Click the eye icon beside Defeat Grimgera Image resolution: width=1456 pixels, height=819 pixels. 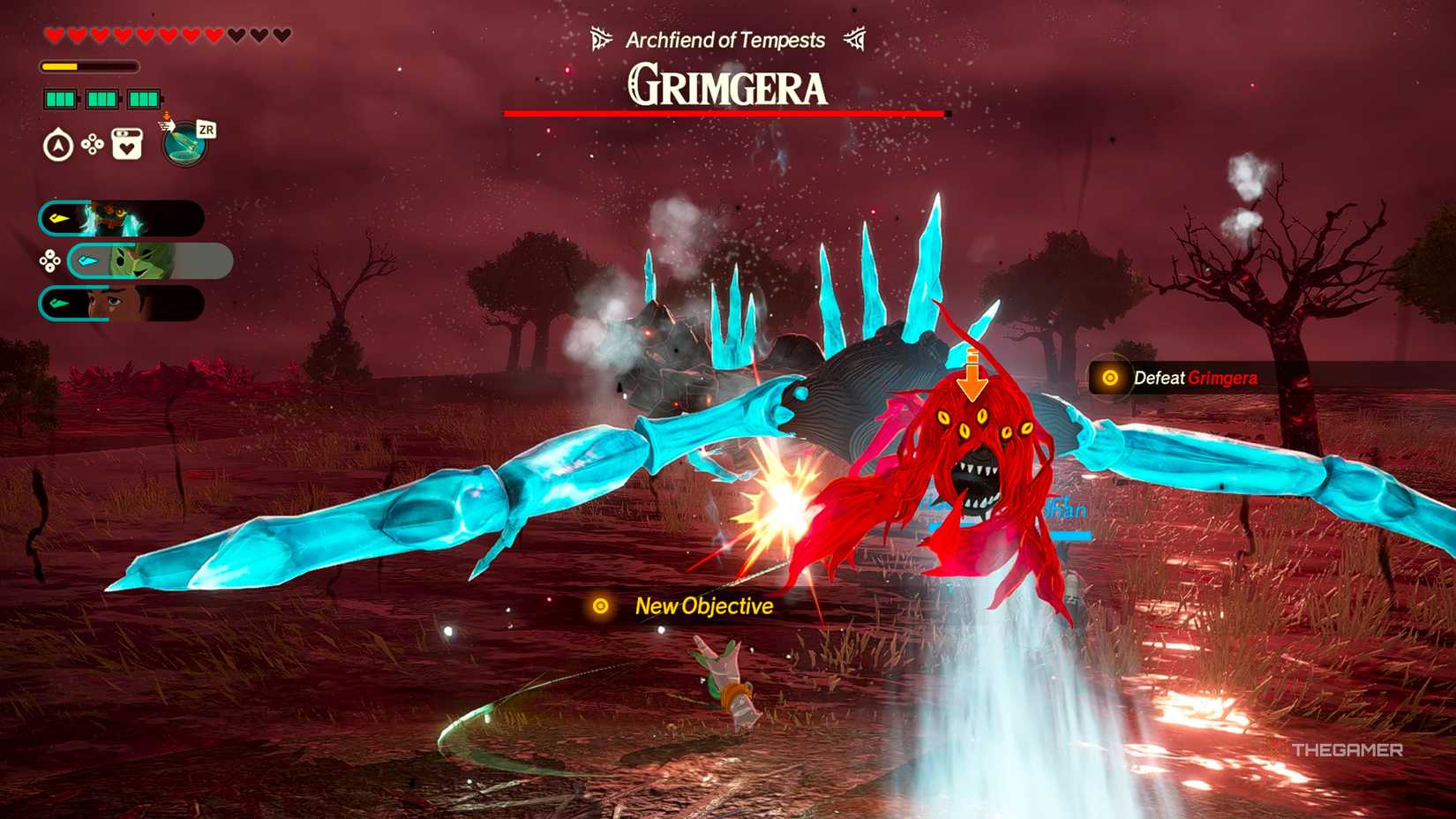1111,377
